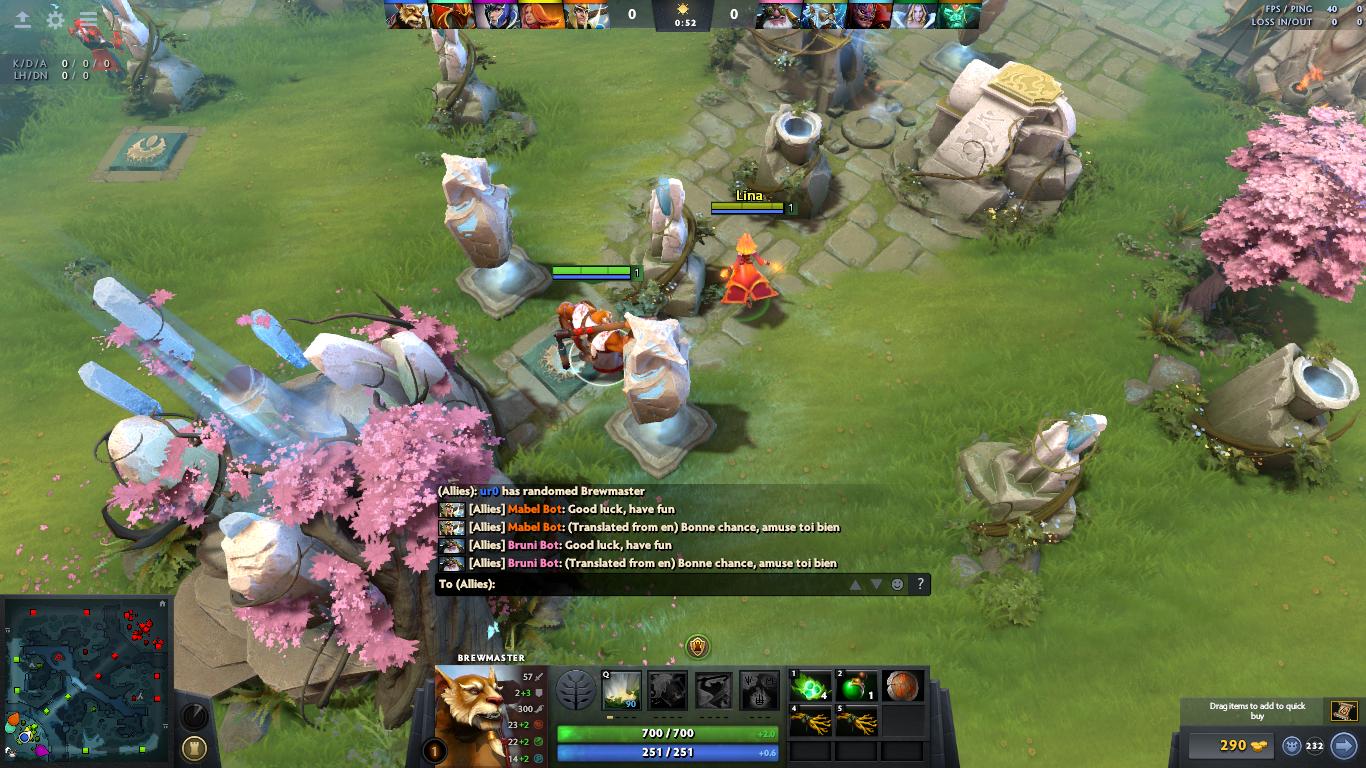Open the chat emoticon picker

pos(897,584)
